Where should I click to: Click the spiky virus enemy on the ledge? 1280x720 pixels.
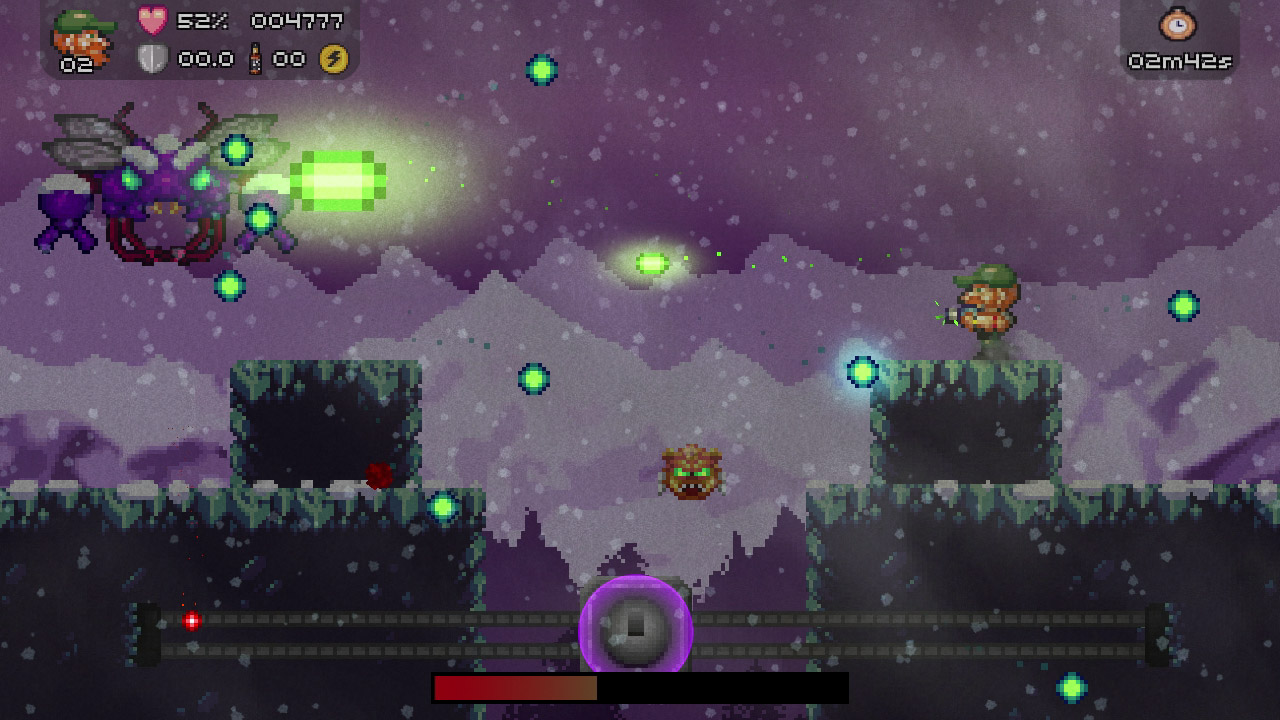[690, 473]
